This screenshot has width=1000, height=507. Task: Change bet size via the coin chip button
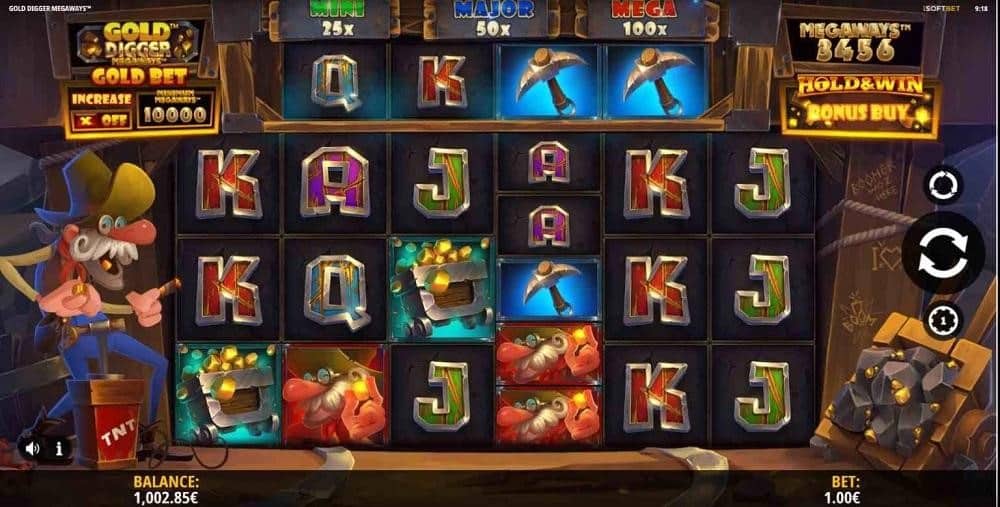coord(942,320)
